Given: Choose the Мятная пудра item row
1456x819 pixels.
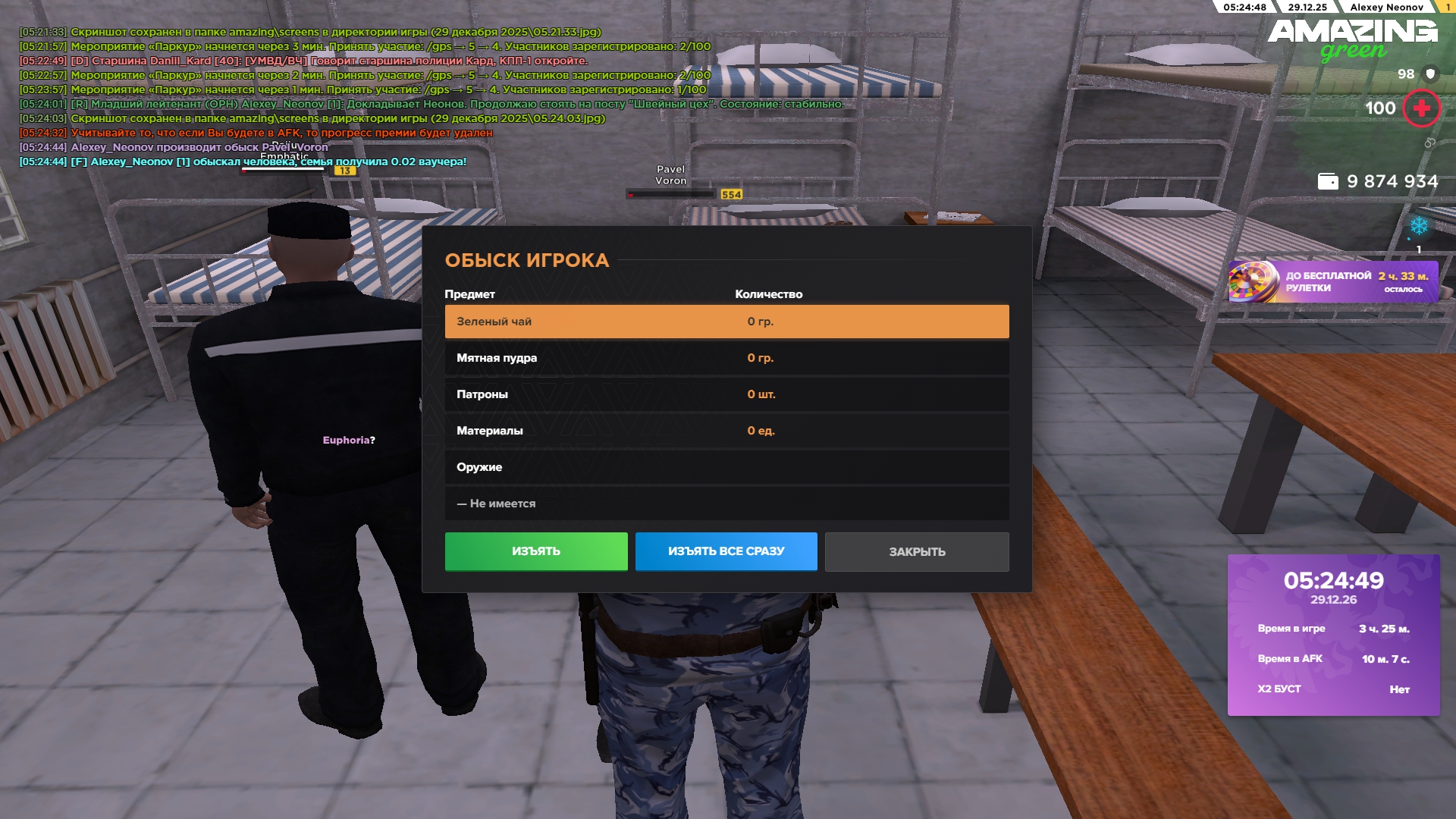Looking at the screenshot, I should point(726,358).
